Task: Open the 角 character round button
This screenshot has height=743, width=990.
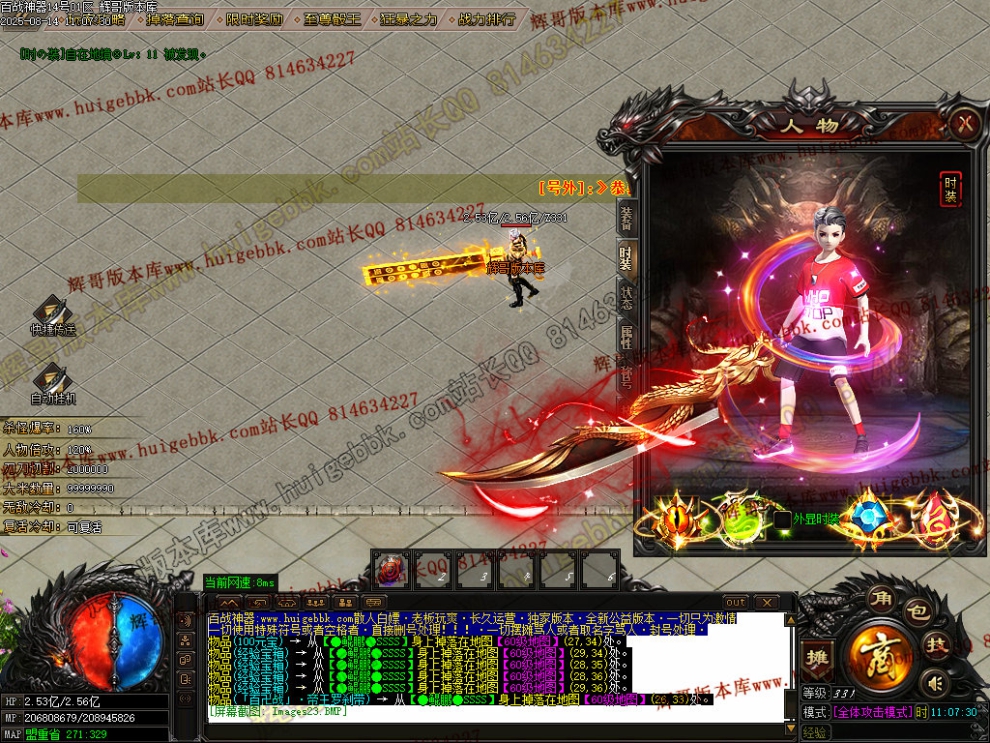Action: click(x=879, y=596)
